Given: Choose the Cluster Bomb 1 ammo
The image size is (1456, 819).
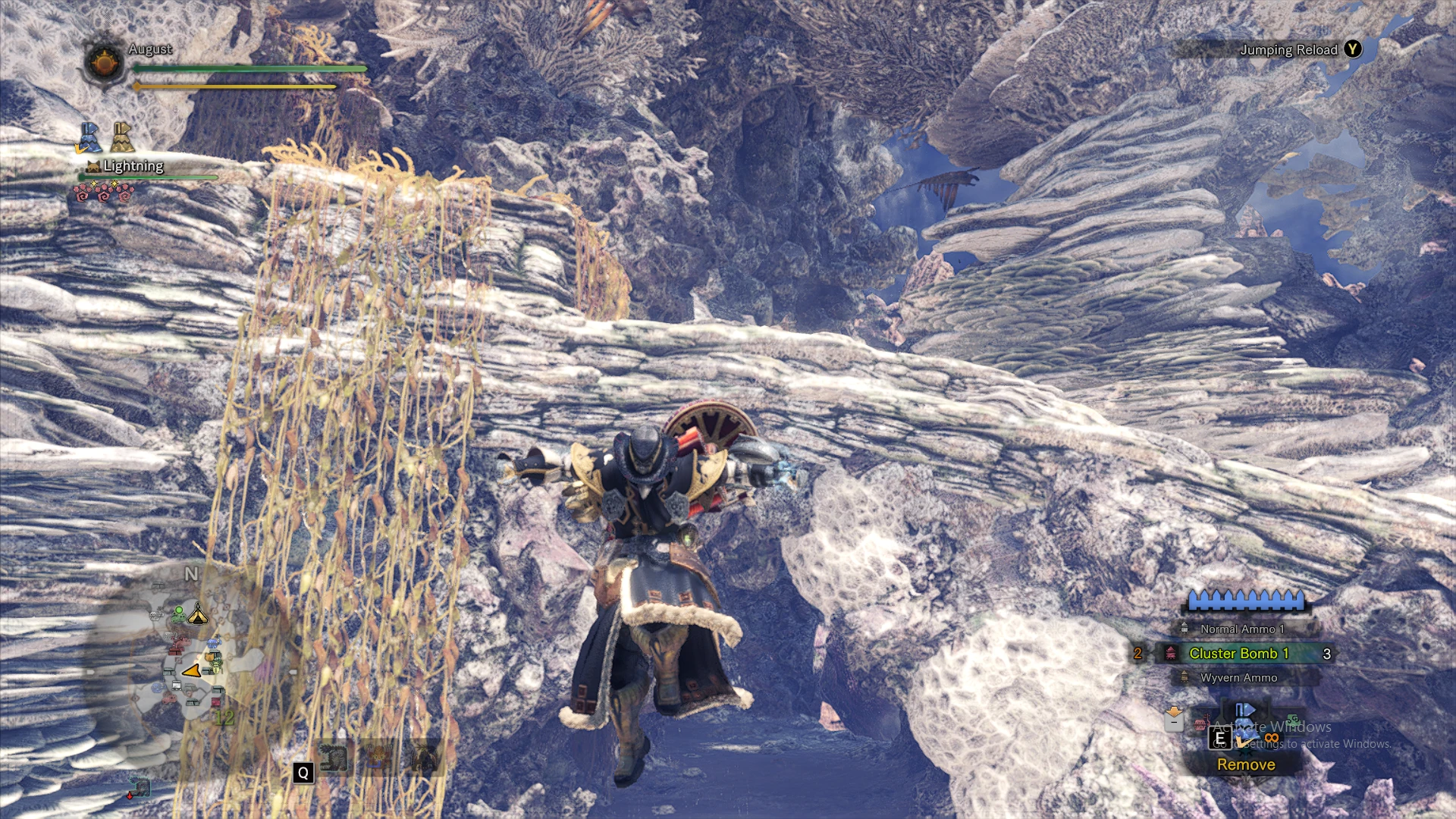Looking at the screenshot, I should click(x=1238, y=653).
